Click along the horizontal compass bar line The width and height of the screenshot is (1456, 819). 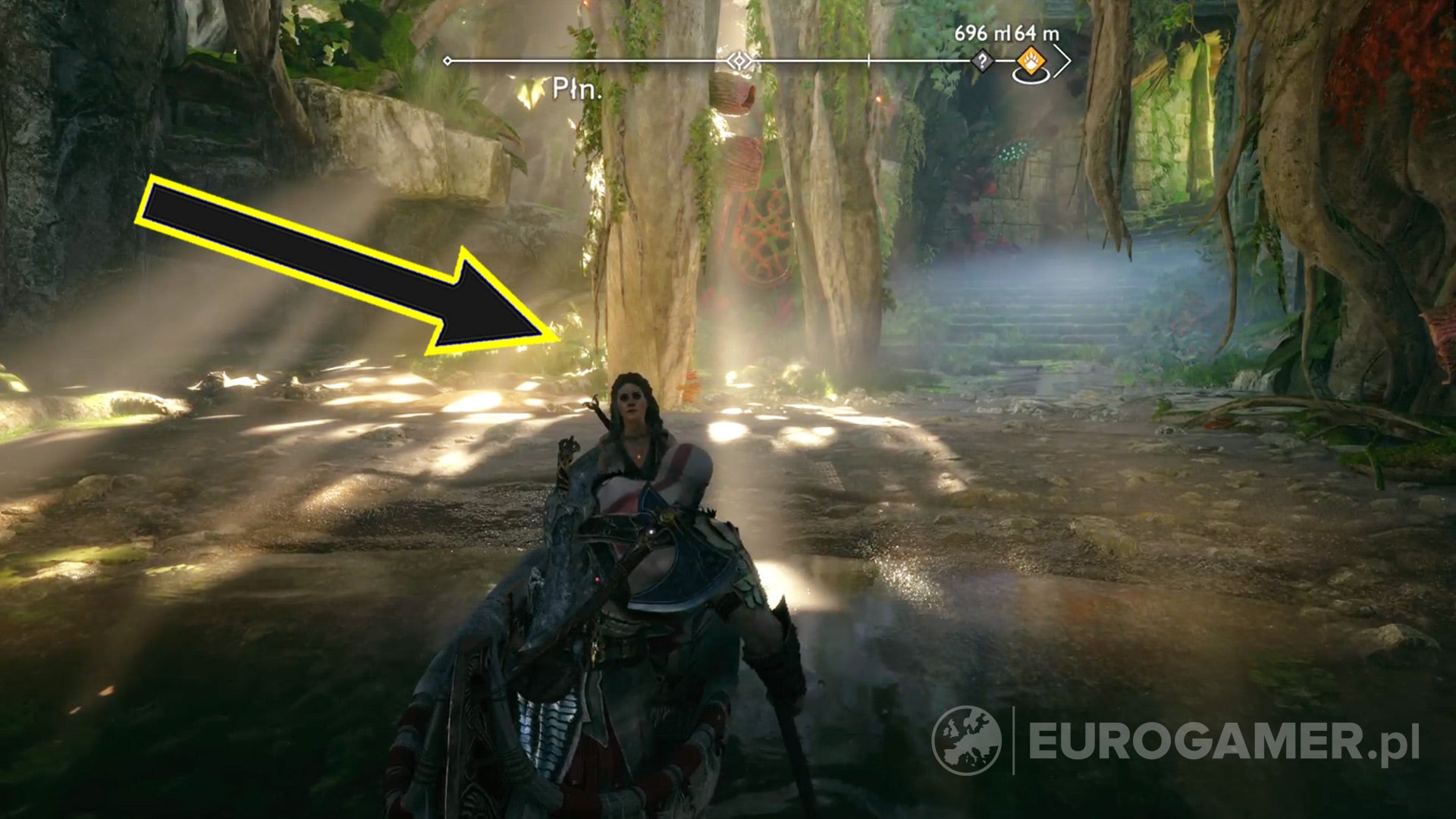coord(607,59)
